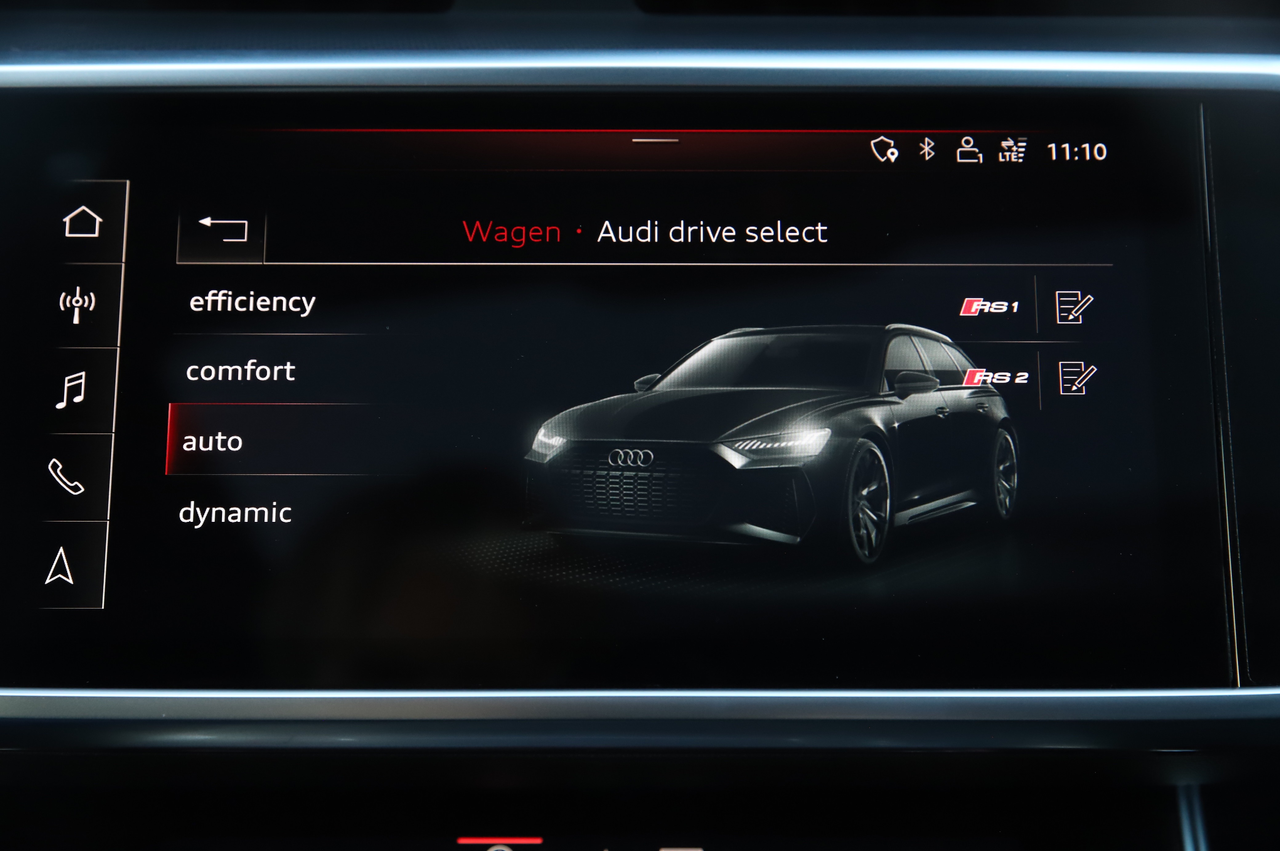Select the auto drive mode

213,441
